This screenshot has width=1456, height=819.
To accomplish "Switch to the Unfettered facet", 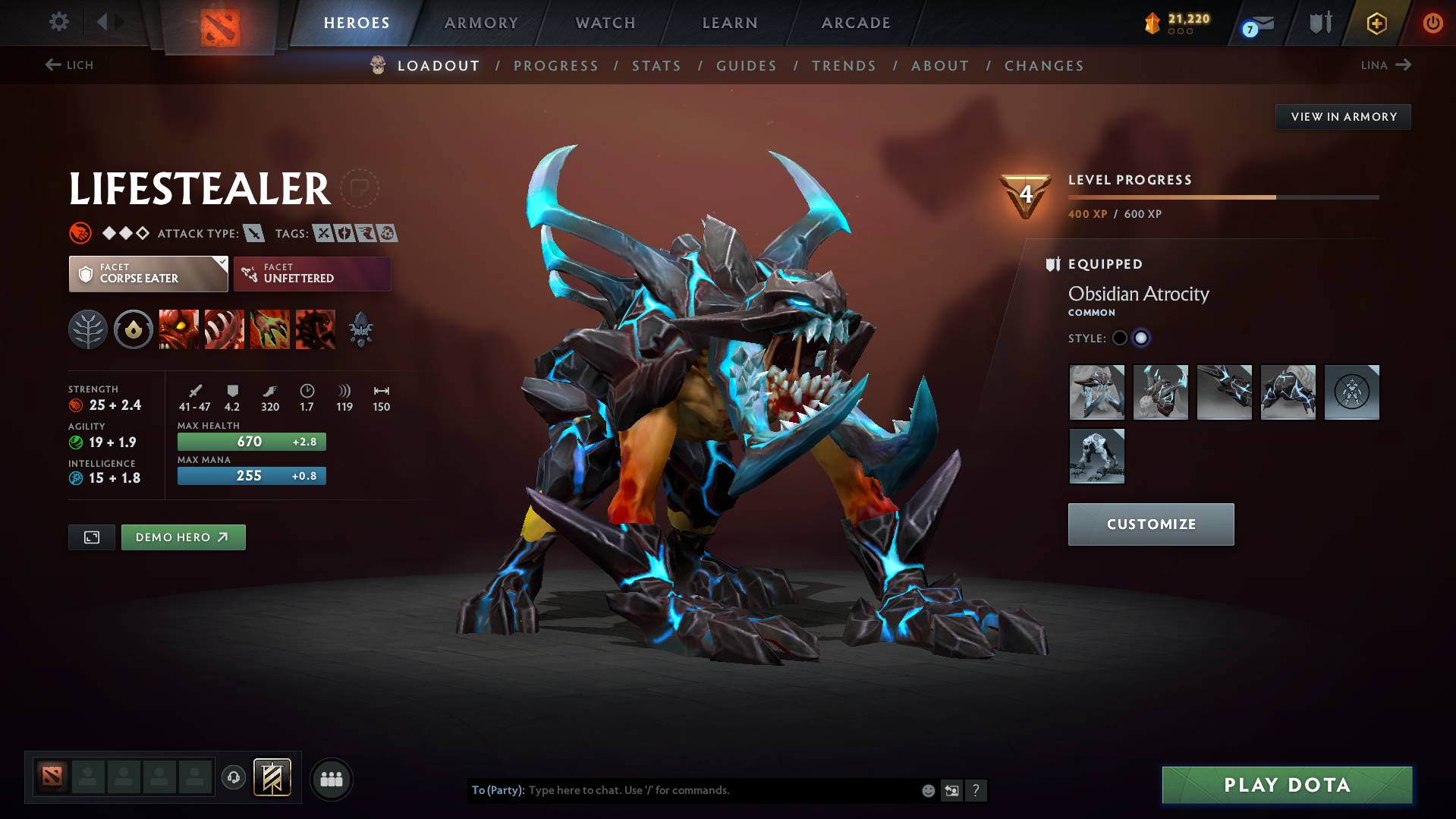I will coord(311,273).
